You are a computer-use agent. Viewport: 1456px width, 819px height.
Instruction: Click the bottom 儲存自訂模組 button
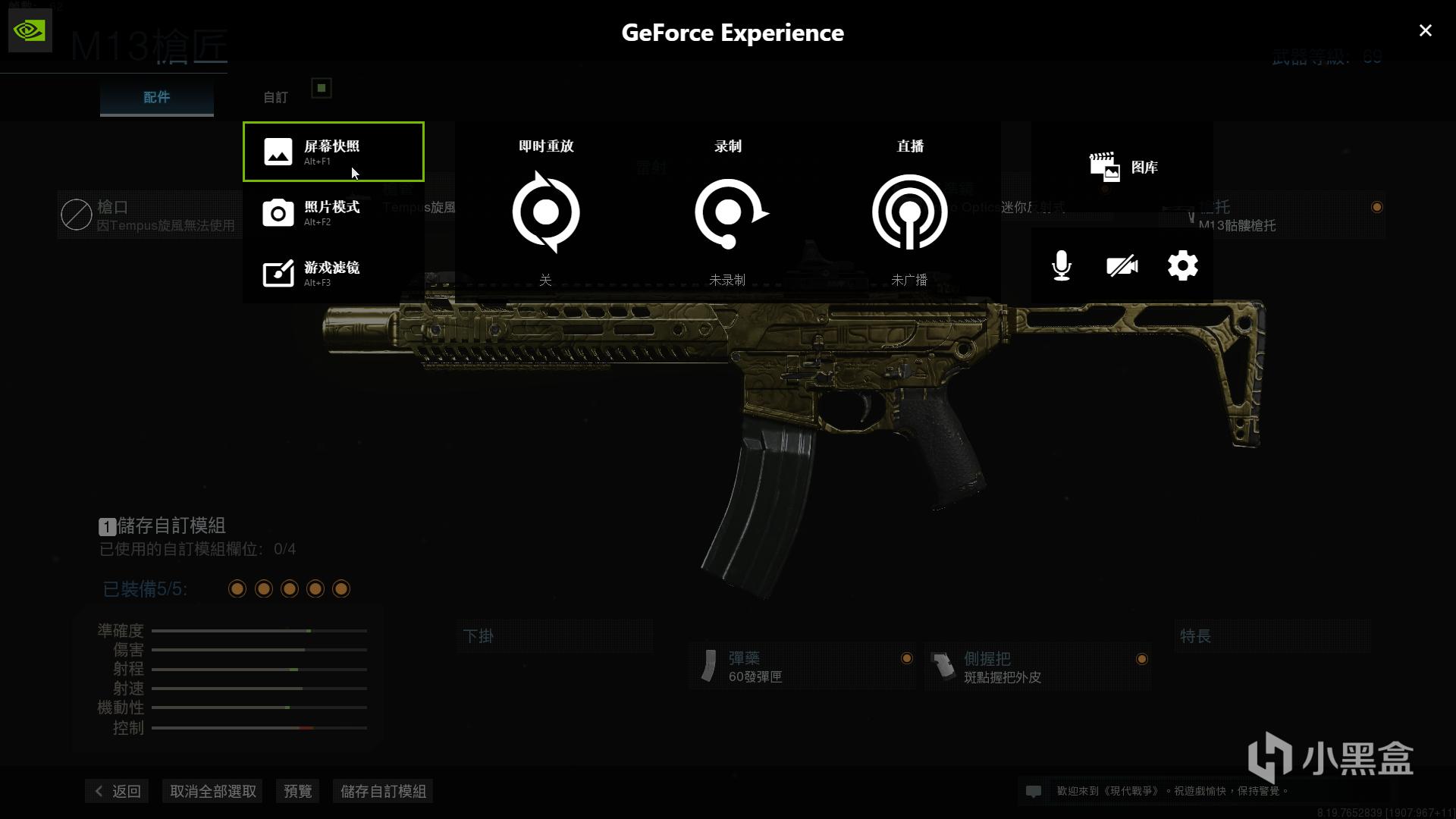click(x=383, y=791)
